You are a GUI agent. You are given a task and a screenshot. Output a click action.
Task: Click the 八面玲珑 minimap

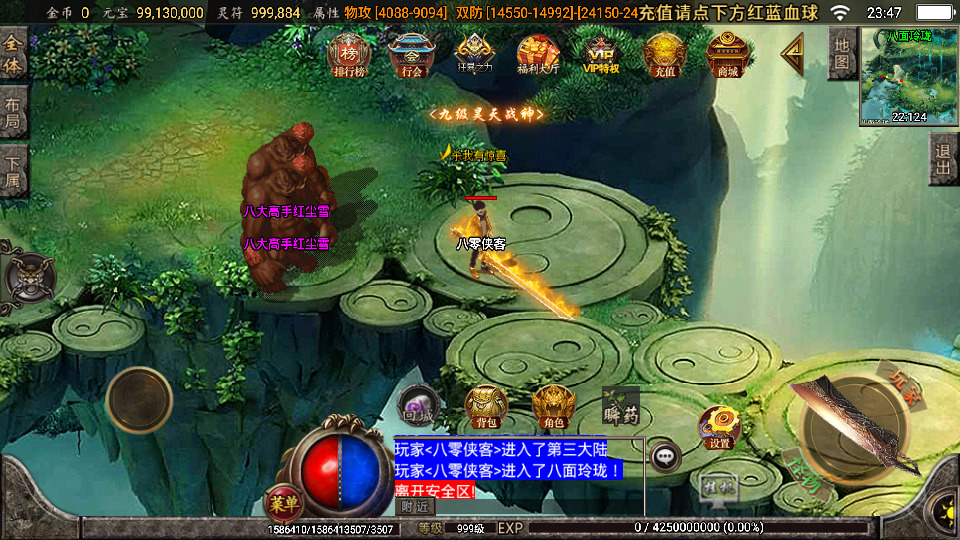coord(908,77)
